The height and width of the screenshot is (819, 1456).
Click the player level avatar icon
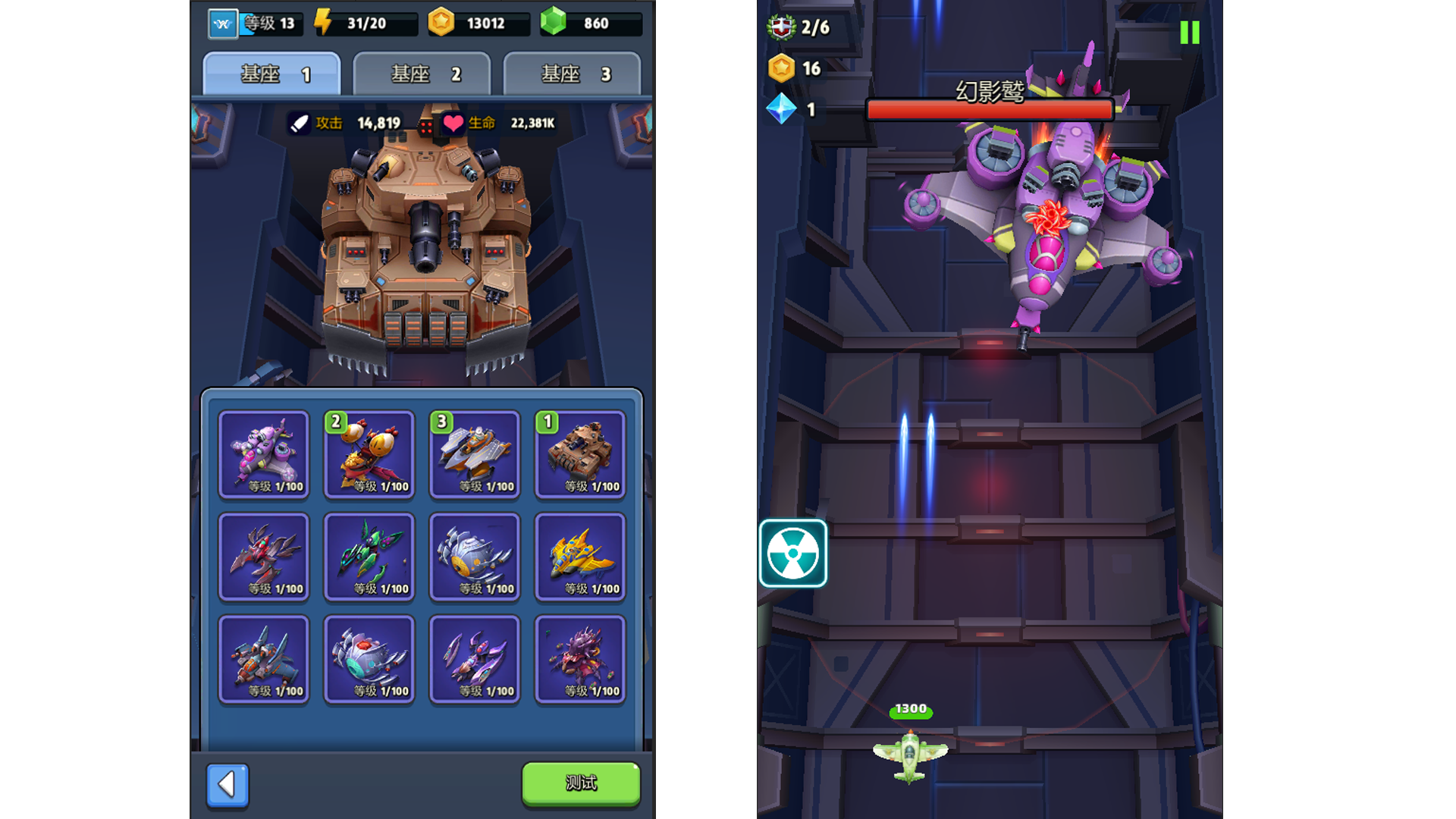(x=223, y=24)
